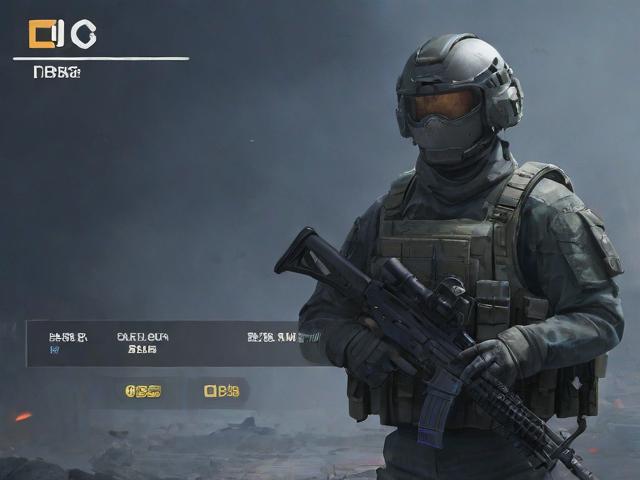The width and height of the screenshot is (640, 480).
Task: Click the orange square icon in the header
Action: [x=41, y=35]
